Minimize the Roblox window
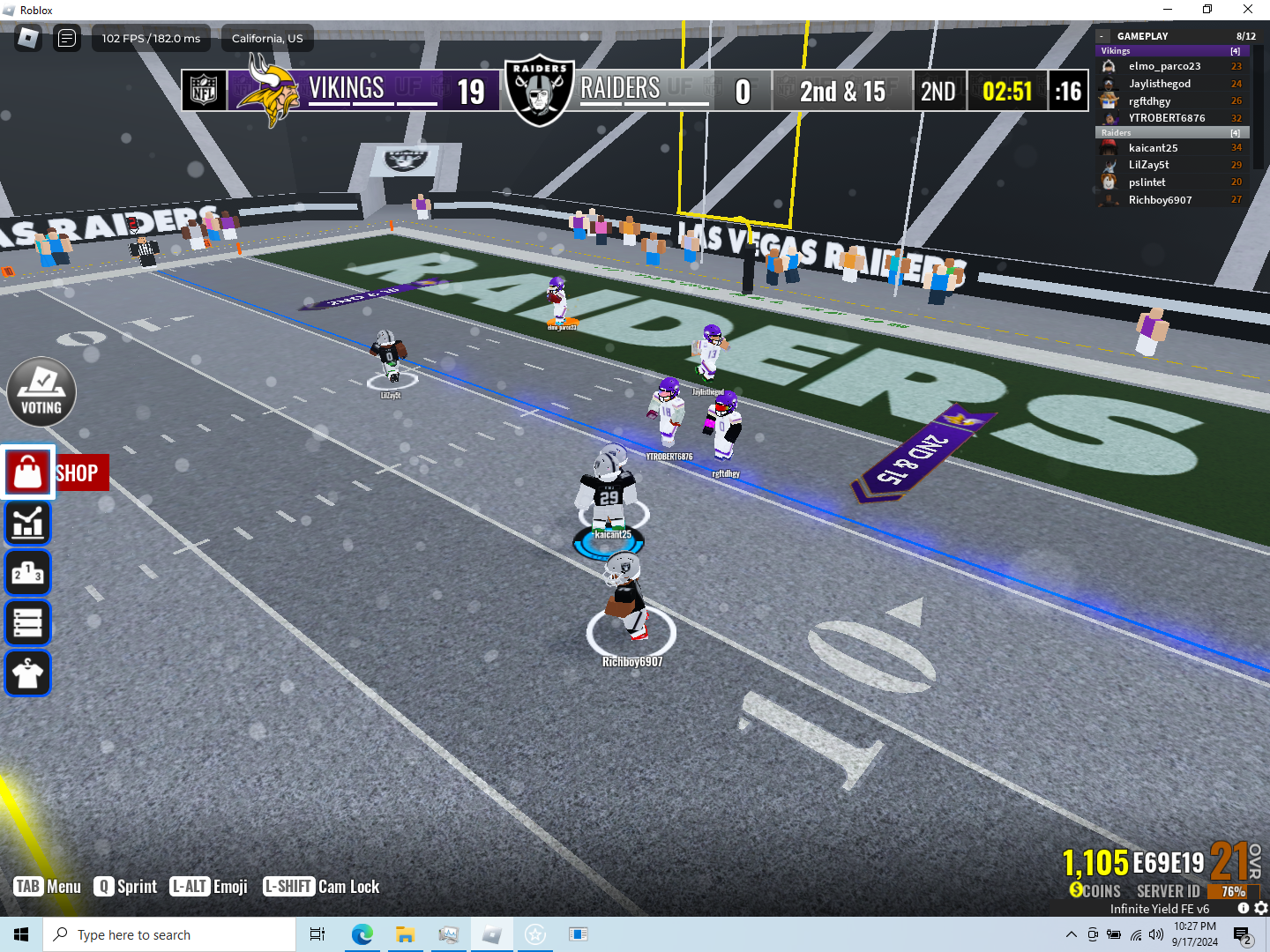Image resolution: width=1270 pixels, height=952 pixels. coord(1168,10)
